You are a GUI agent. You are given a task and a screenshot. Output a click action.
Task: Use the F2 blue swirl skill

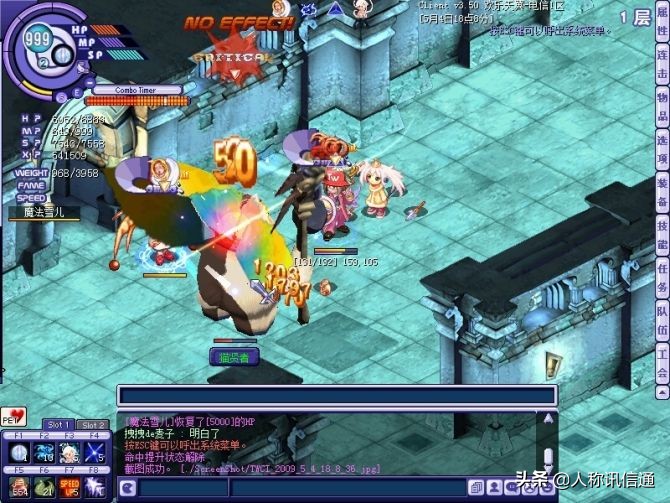tap(43, 453)
